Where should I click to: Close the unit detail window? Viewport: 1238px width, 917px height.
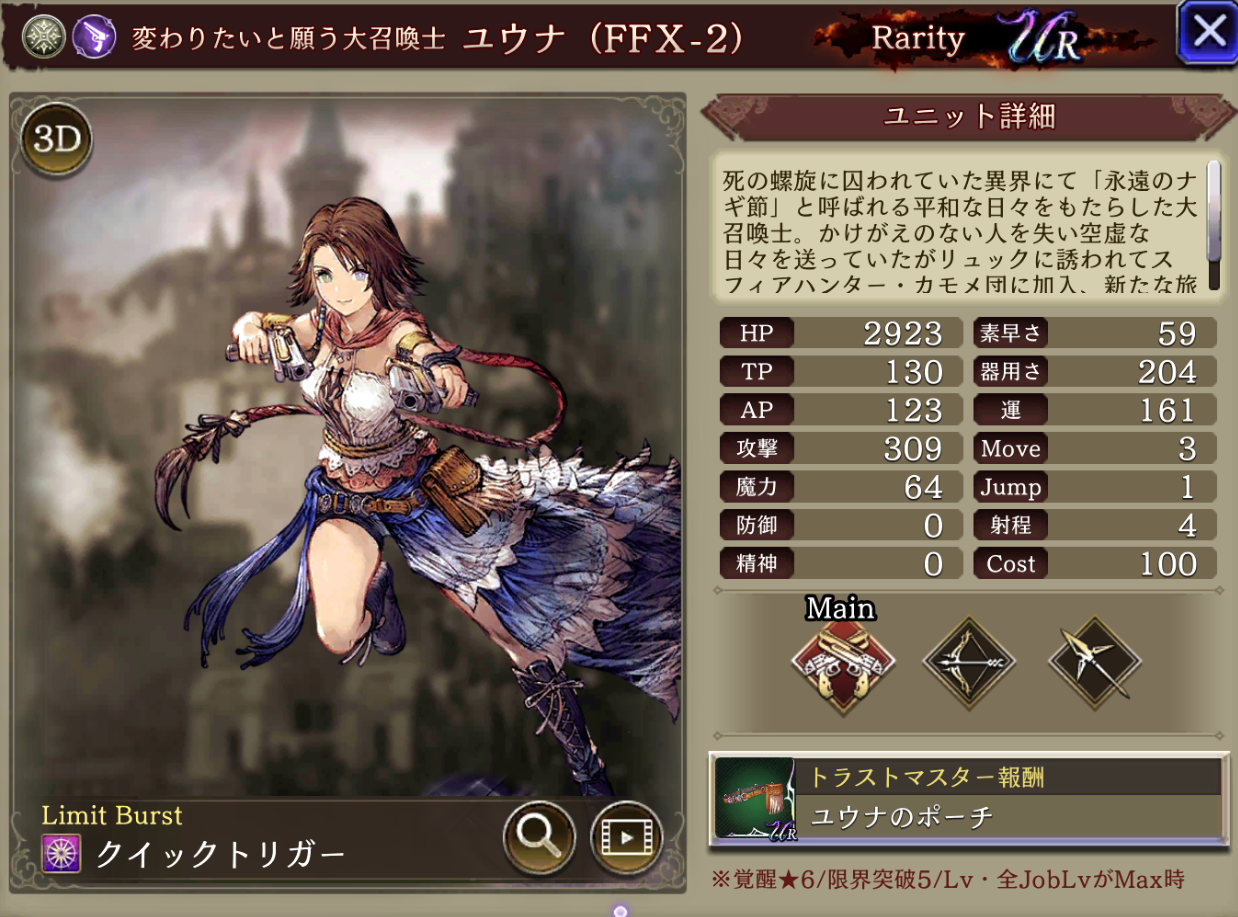1207,32
